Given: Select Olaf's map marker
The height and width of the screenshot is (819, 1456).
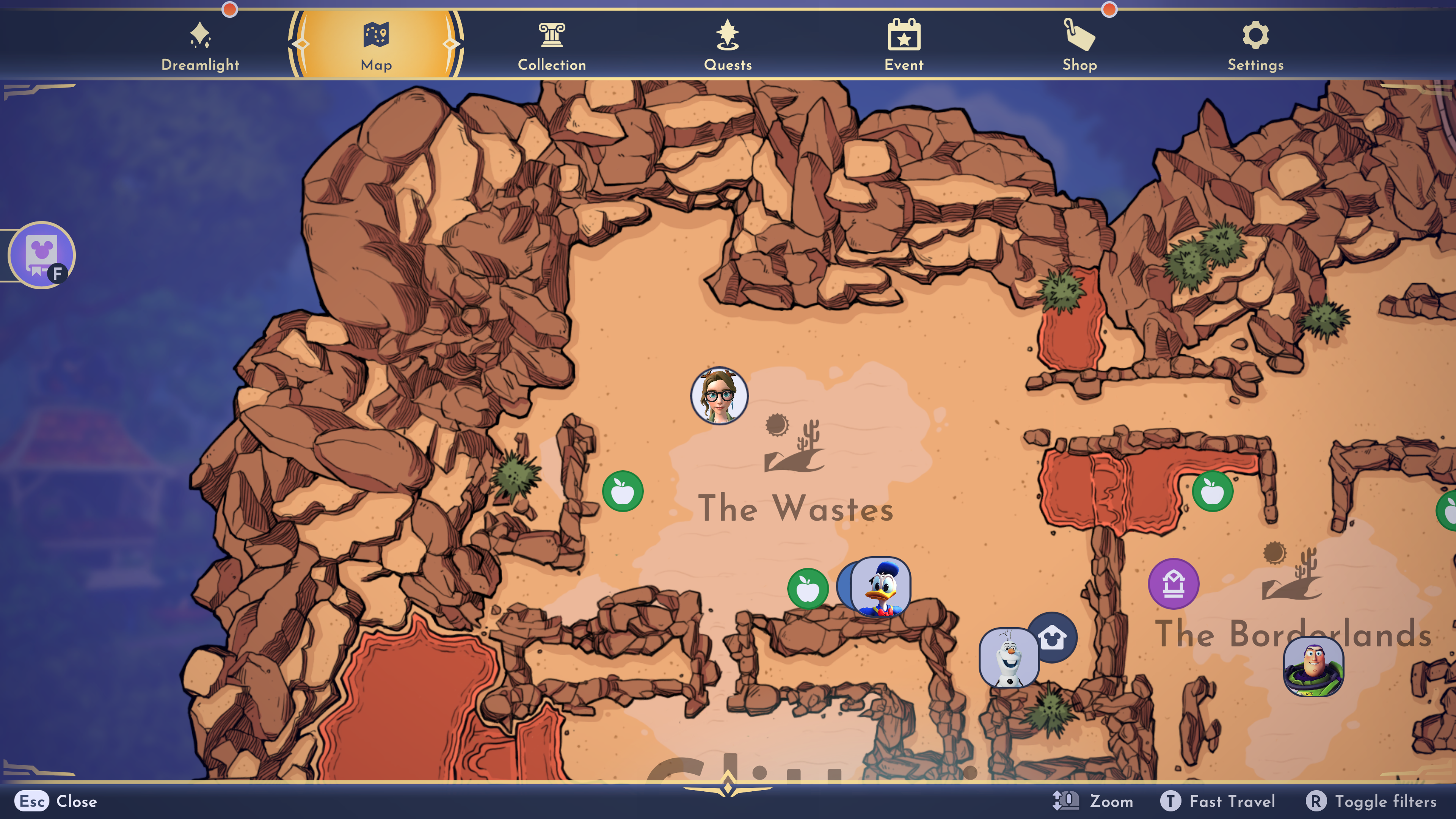Looking at the screenshot, I should 1008,657.
